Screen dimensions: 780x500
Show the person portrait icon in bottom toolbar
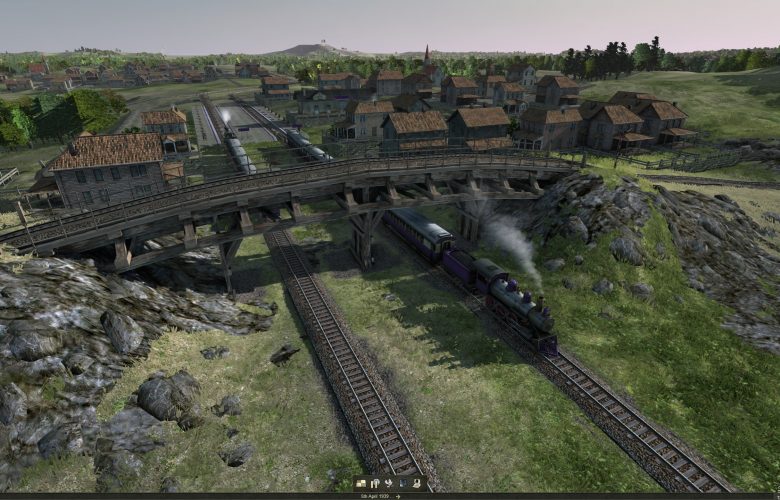(x=417, y=483)
